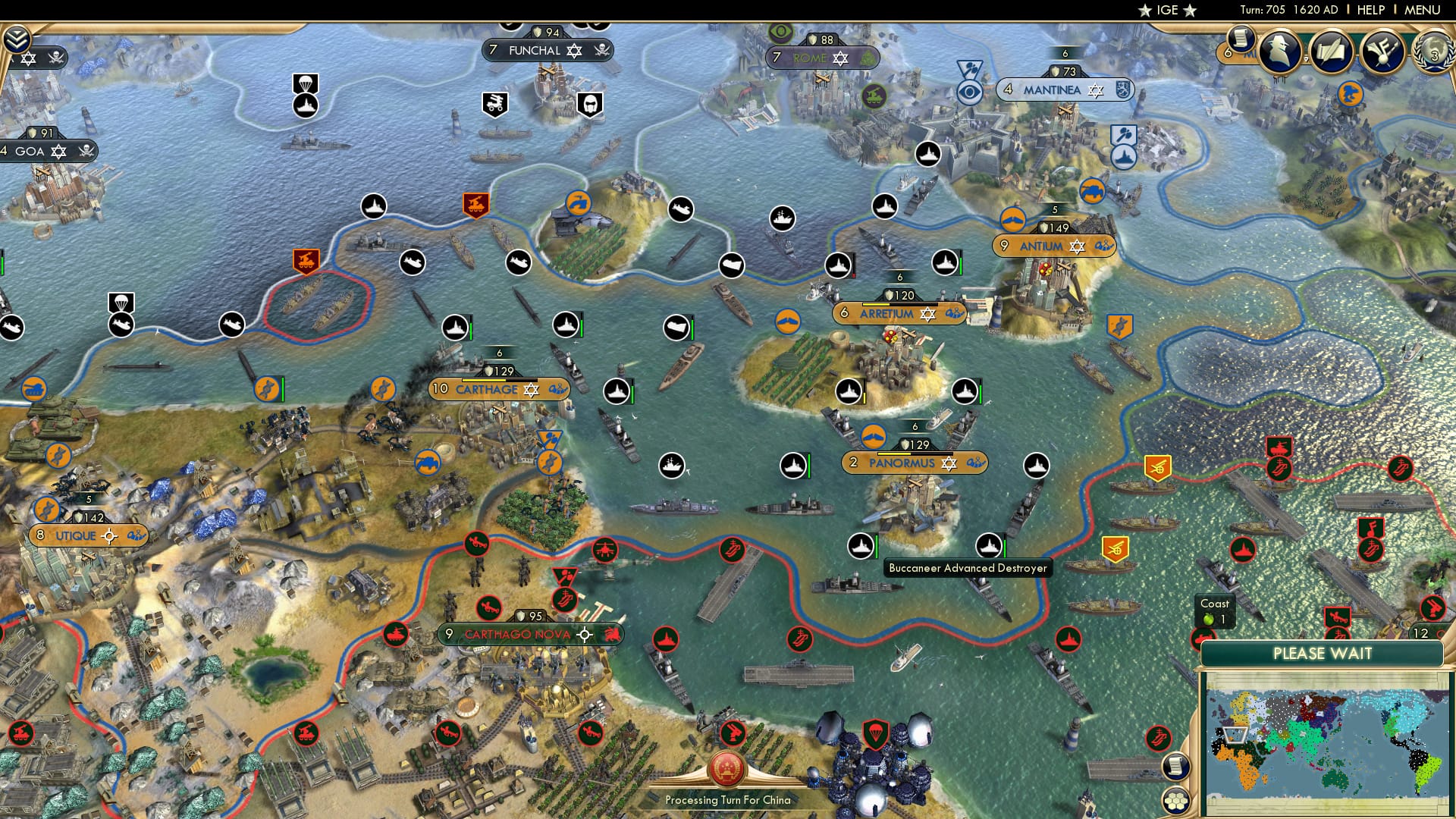Open the Espionage overview spy icon
This screenshot has height=819, width=1456.
pyautogui.click(x=1280, y=51)
